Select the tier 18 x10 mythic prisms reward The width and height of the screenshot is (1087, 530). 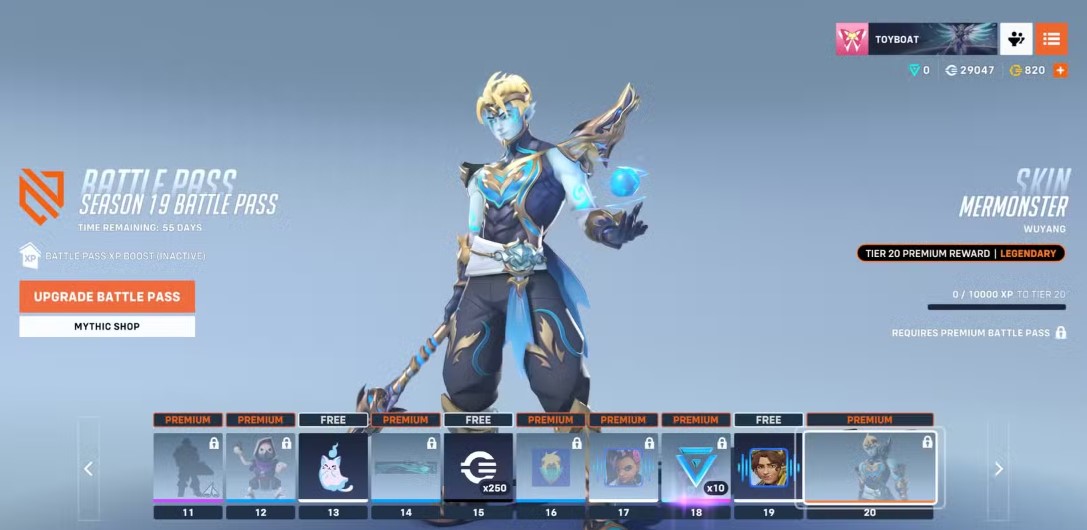point(696,466)
